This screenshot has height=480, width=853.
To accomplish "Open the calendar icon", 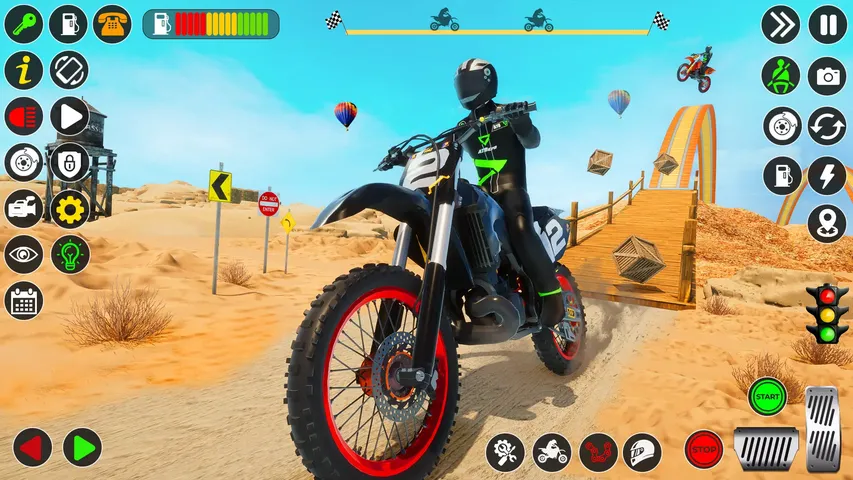I will pyautogui.click(x=23, y=300).
